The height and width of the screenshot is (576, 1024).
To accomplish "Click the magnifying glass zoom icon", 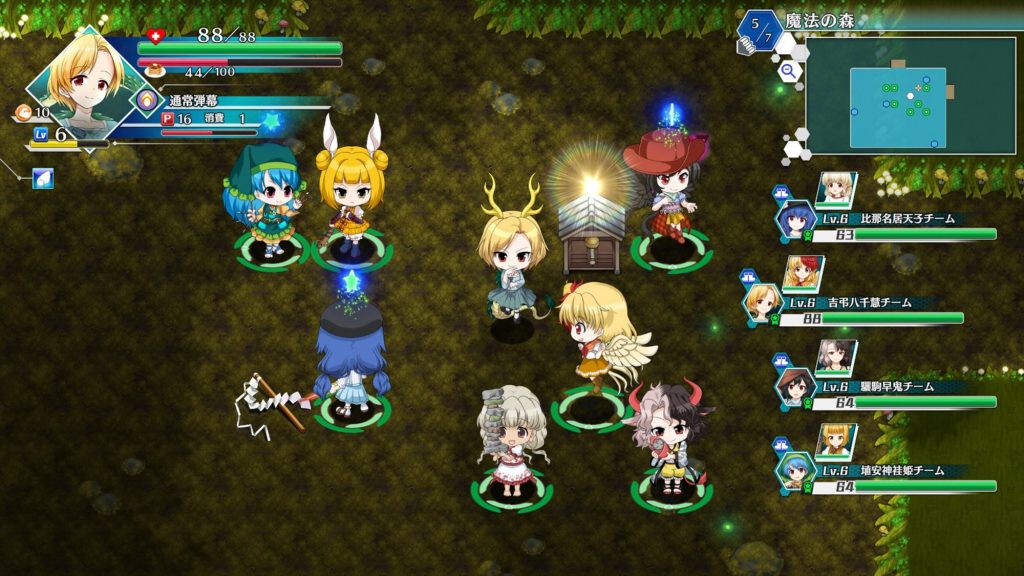I will (788, 70).
